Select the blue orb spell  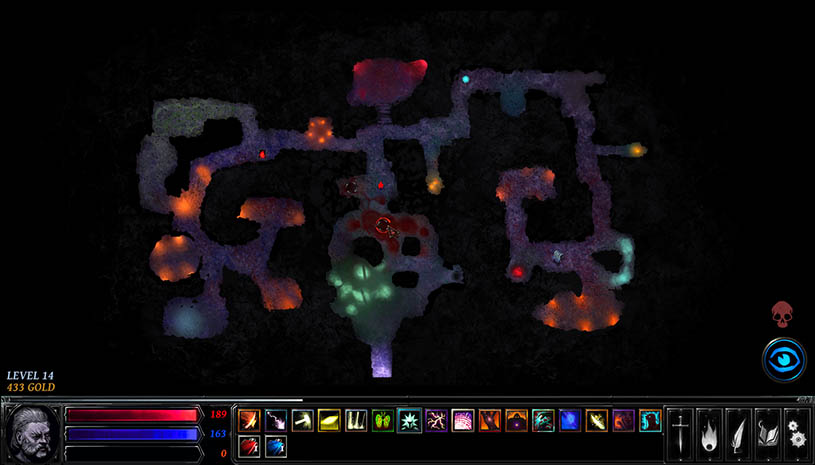(570, 421)
